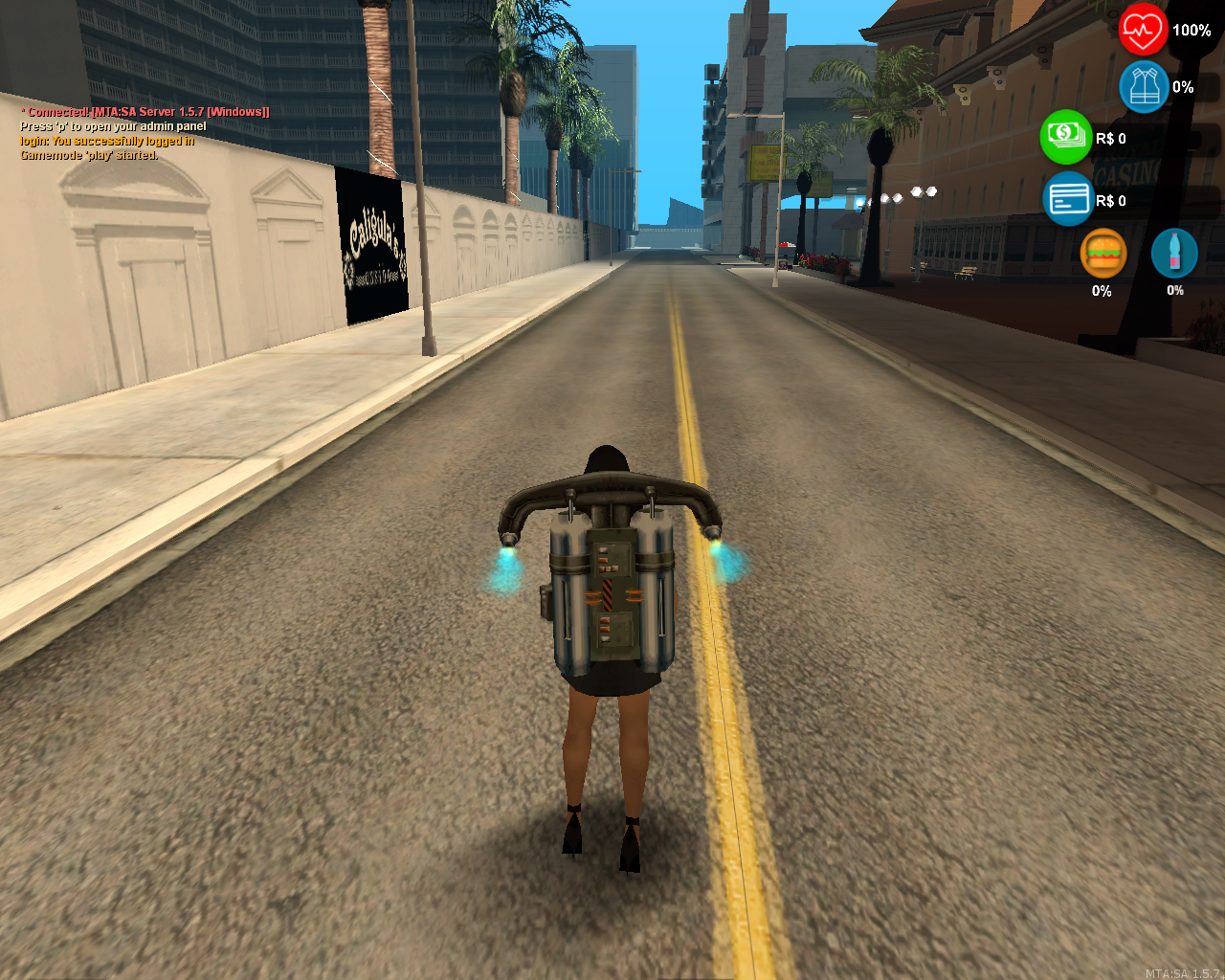Viewport: 1225px width, 980px height.
Task: Toggle the thirst indicator at 0%
Action: point(1173,291)
